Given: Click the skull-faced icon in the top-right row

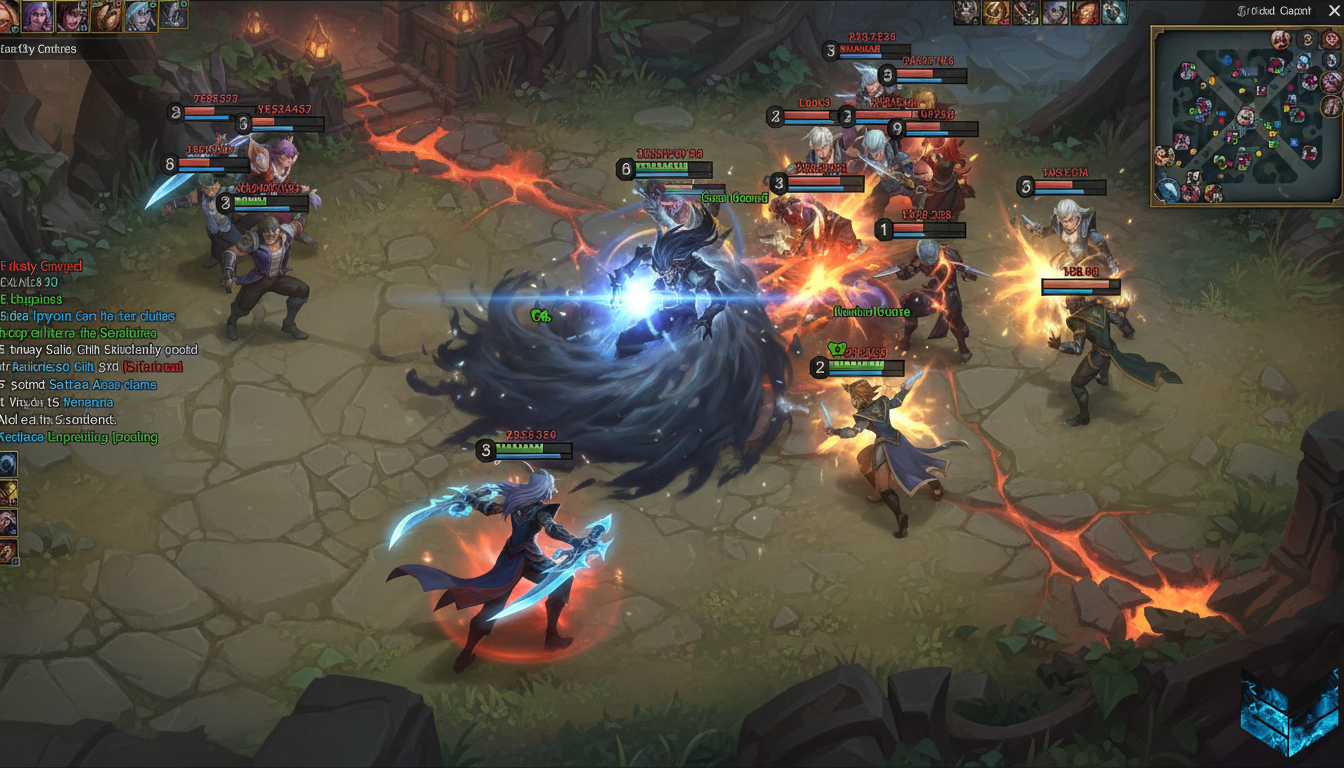Looking at the screenshot, I should 1056,13.
